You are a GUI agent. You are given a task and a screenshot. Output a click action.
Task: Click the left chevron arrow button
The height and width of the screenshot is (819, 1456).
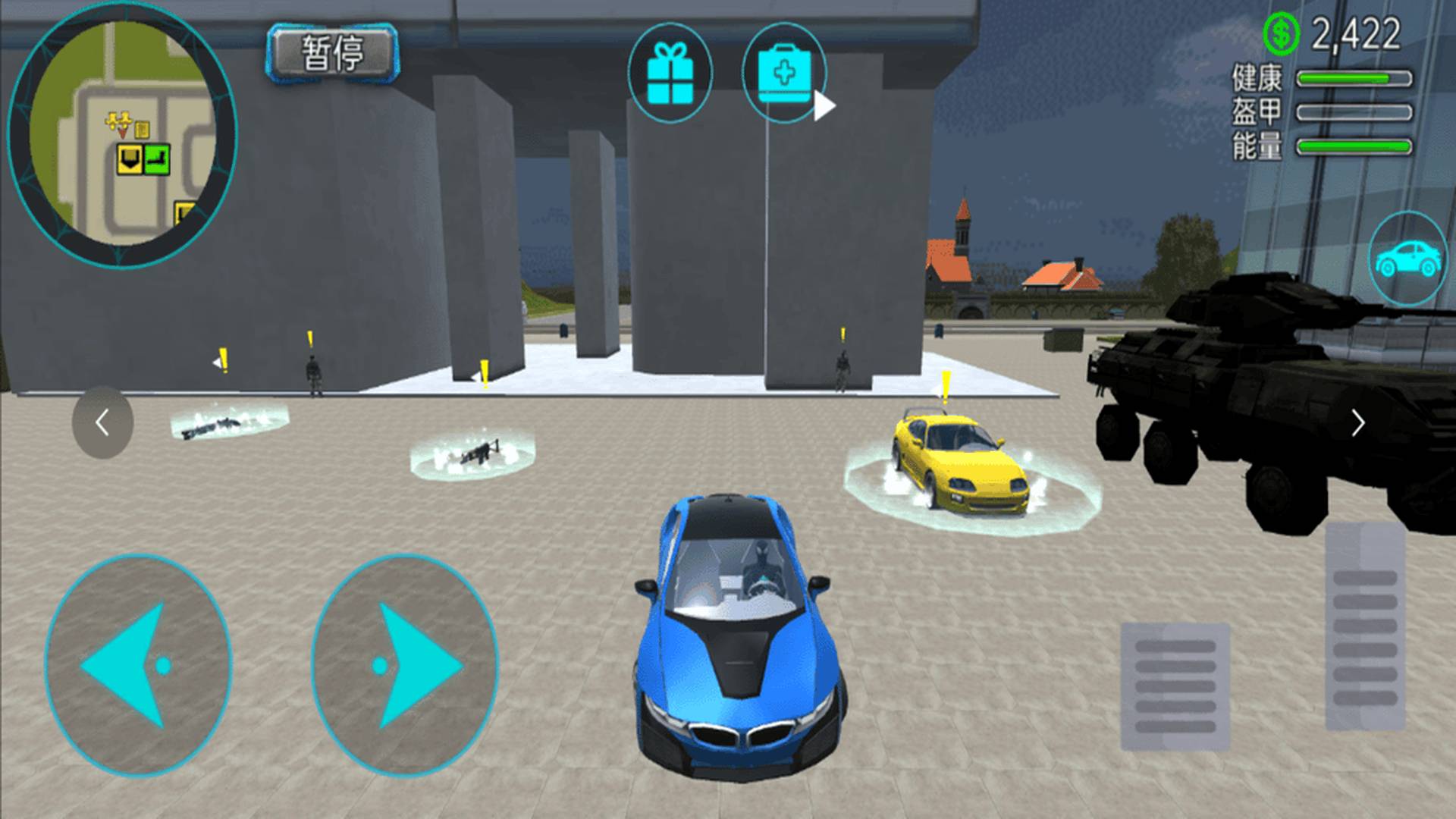pyautogui.click(x=102, y=422)
